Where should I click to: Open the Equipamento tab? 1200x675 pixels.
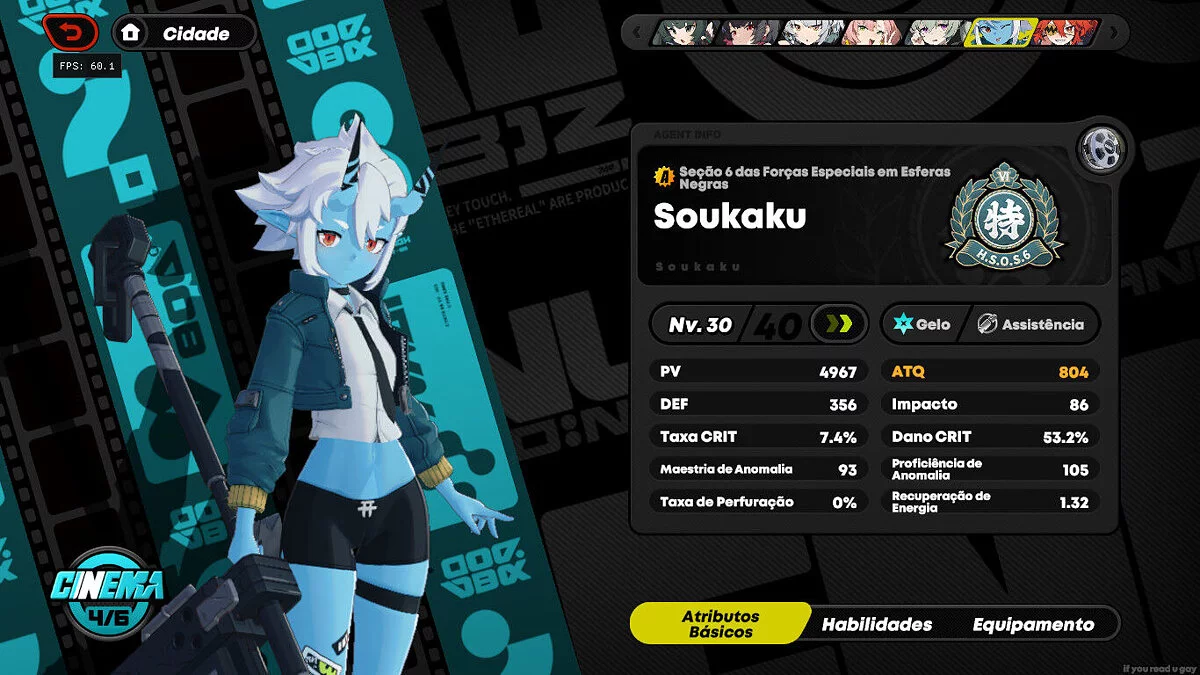[x=1033, y=624]
